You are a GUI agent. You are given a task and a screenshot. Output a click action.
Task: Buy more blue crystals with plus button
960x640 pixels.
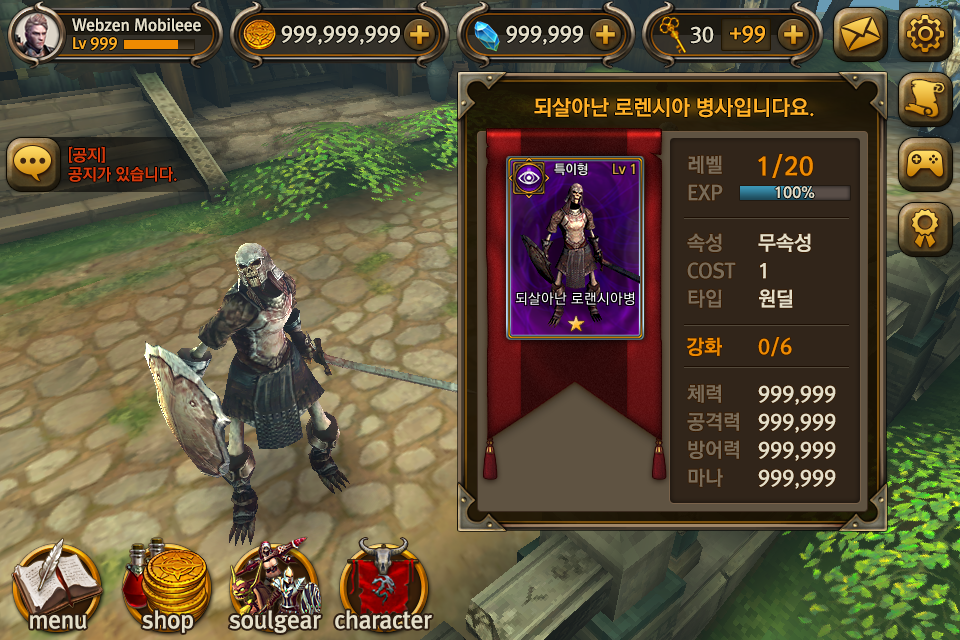coord(604,35)
